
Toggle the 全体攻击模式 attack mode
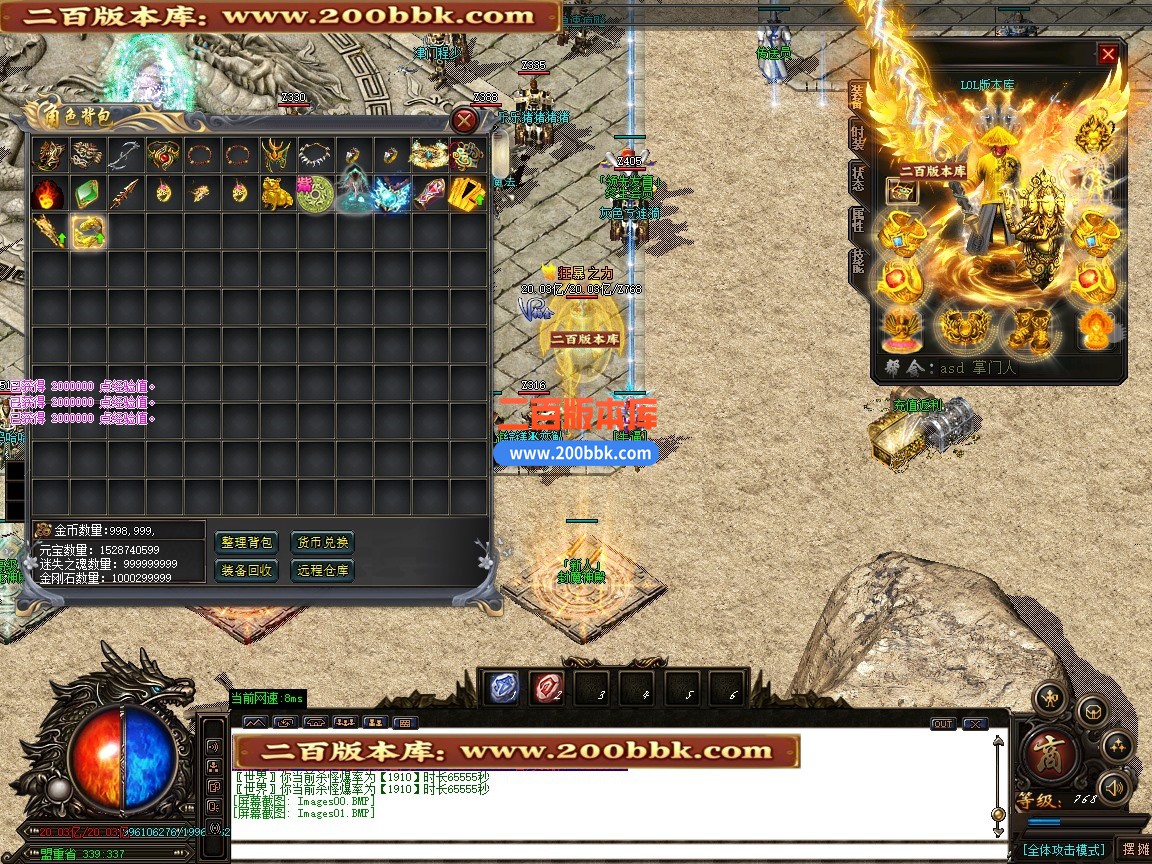(x=1064, y=849)
